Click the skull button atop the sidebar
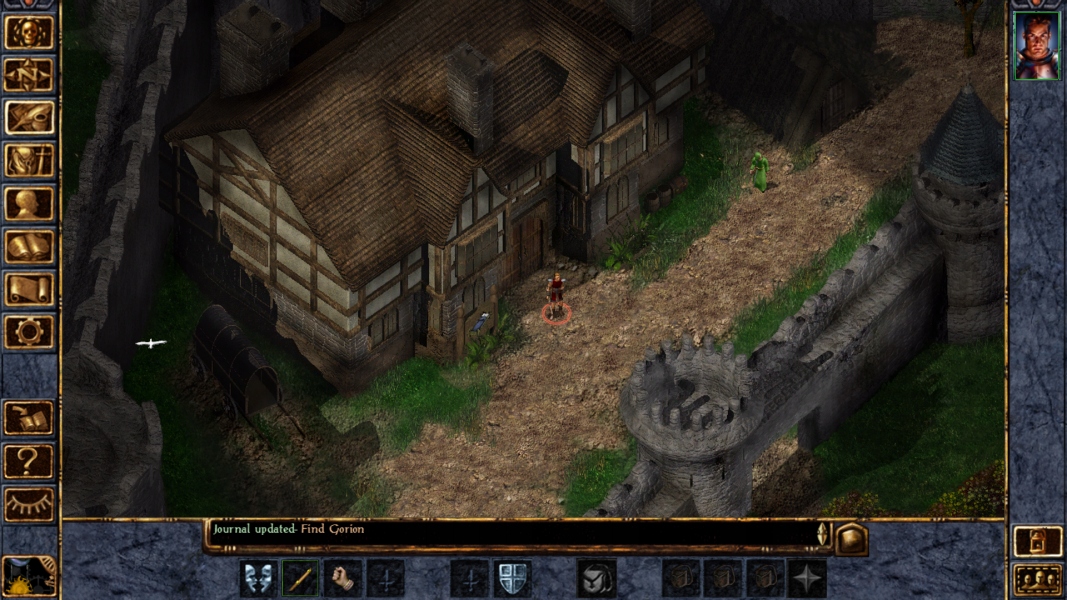 coord(29,32)
